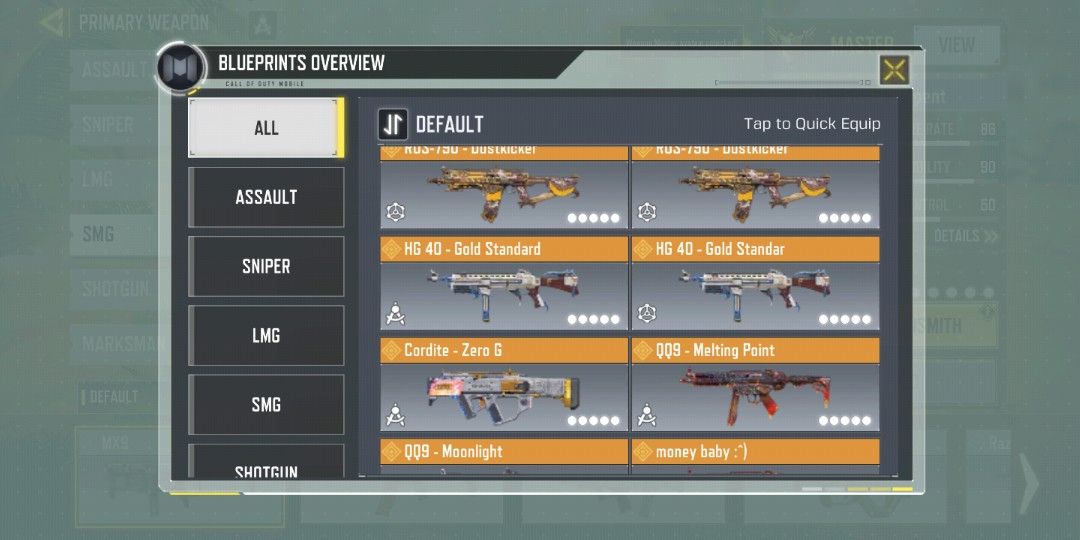Select the ALL blueprint category
The image size is (1080, 540).
click(266, 128)
